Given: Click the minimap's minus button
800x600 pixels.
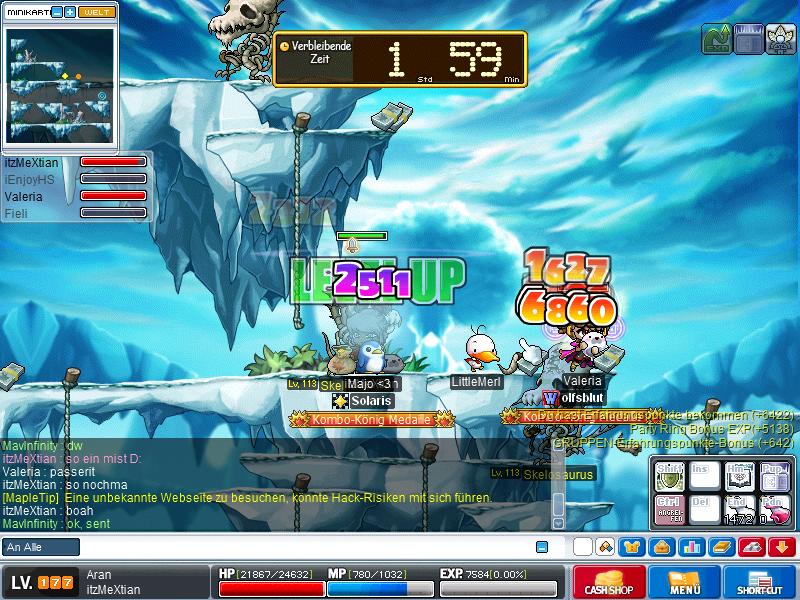Looking at the screenshot, I should tap(57, 11).
